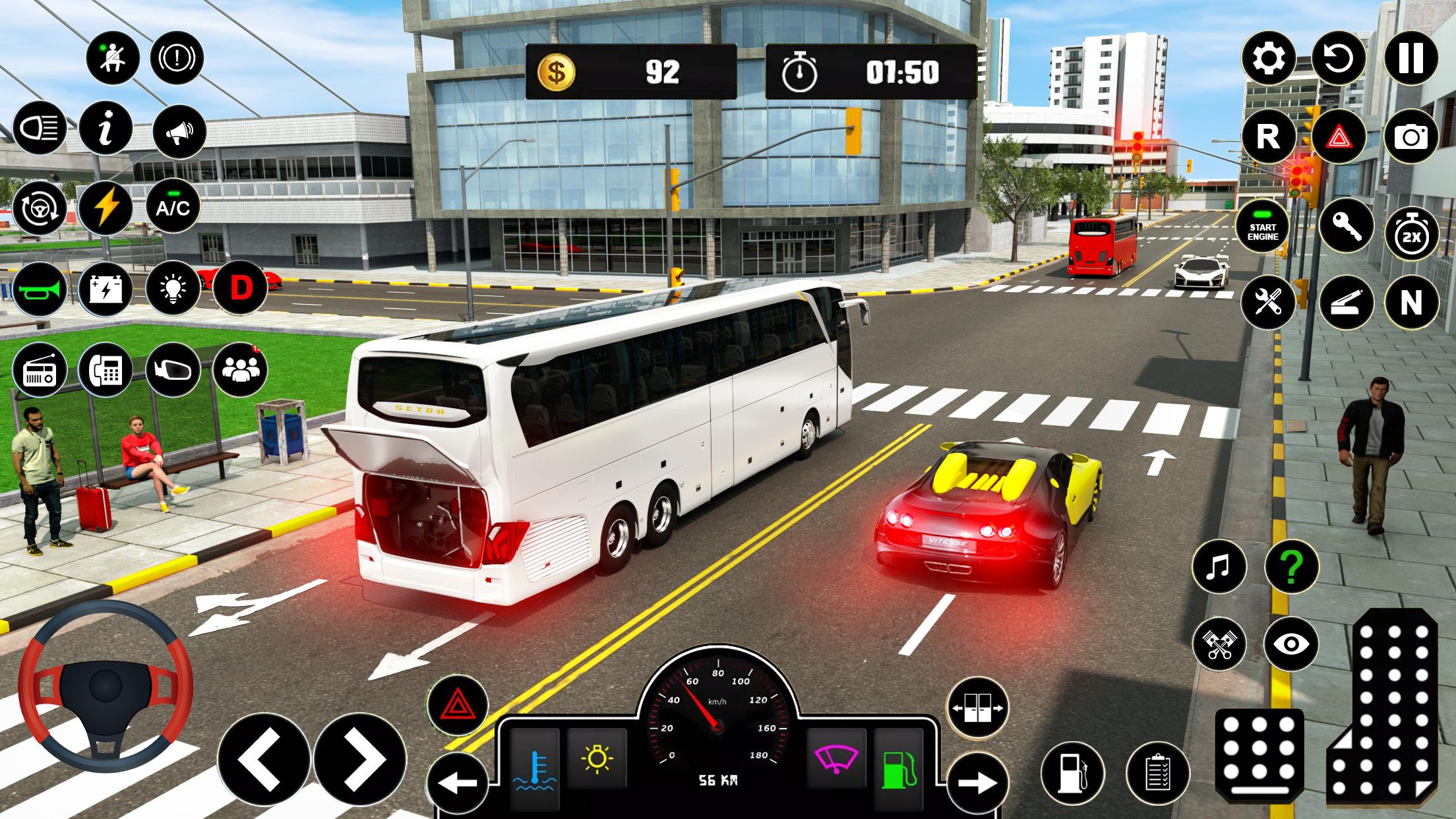This screenshot has width=1456, height=819.
Task: Change camera view with the eye icon
Action: click(1291, 644)
